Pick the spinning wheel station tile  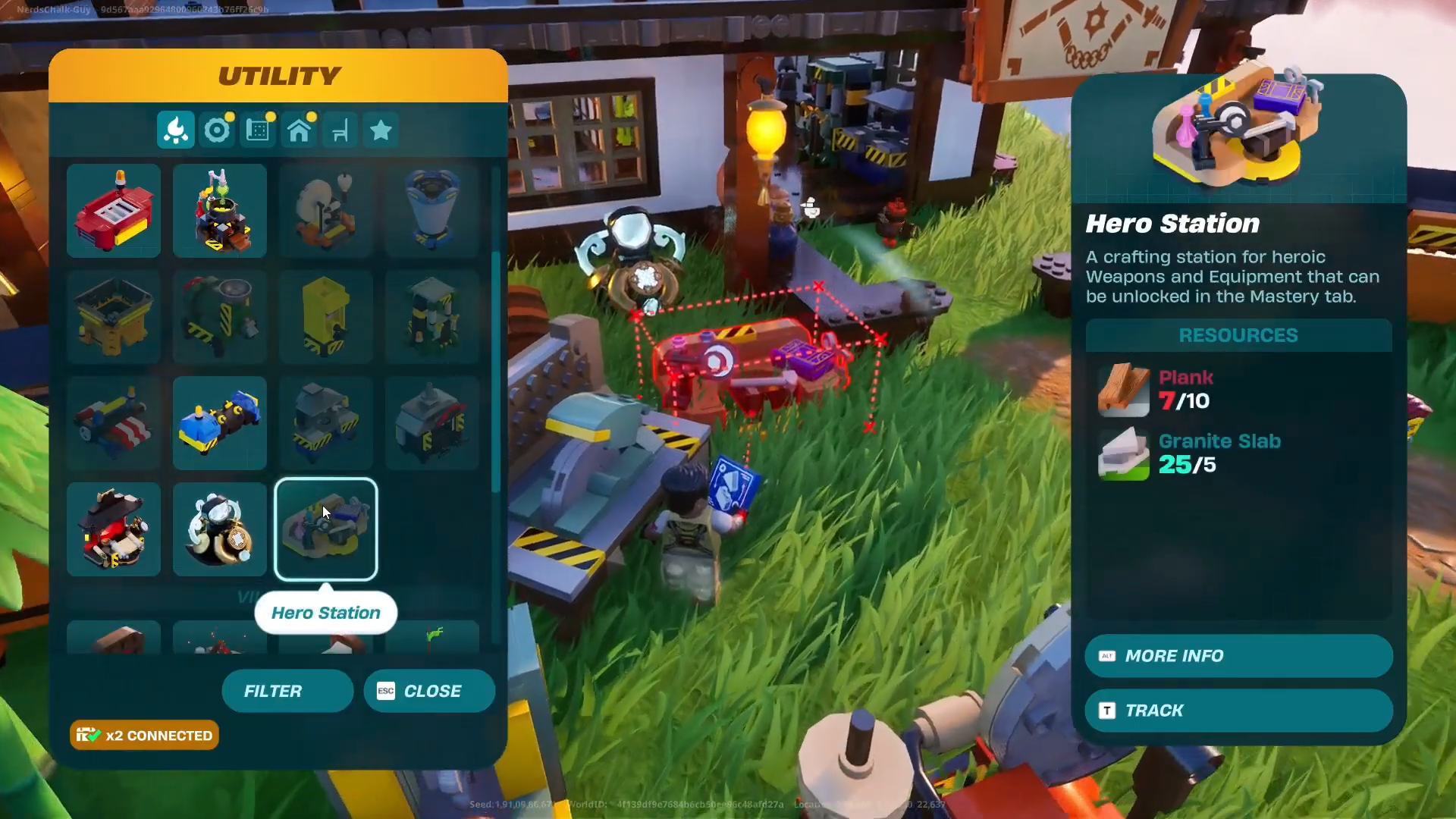pos(326,211)
